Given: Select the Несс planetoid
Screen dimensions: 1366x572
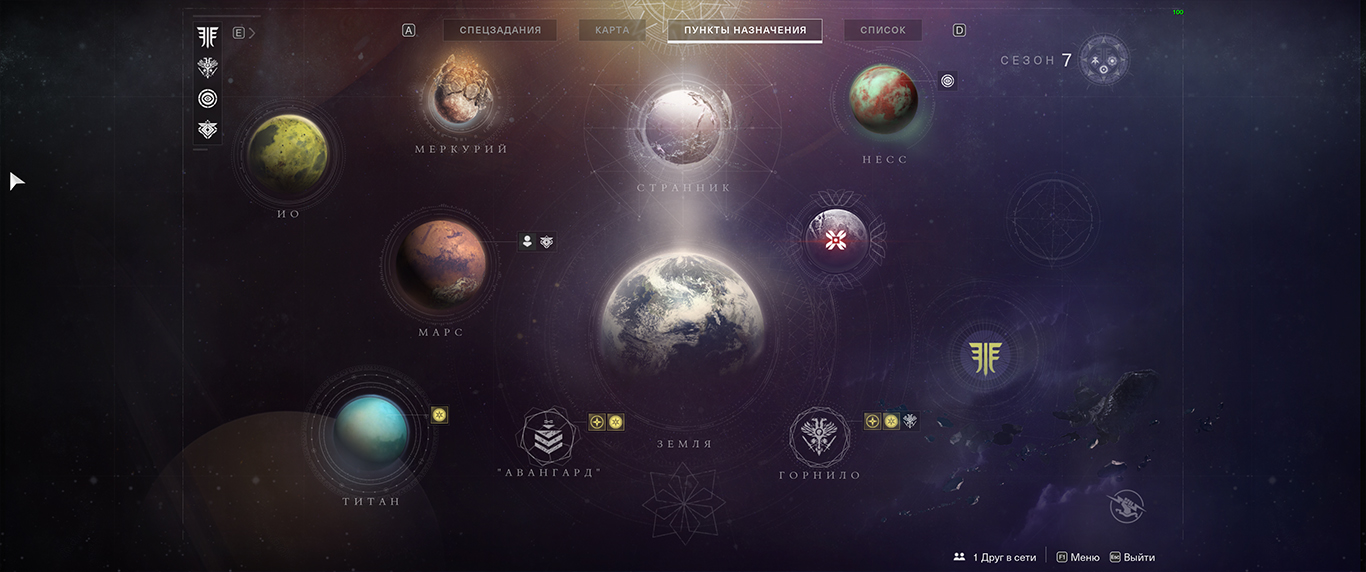Looking at the screenshot, I should pyautogui.click(x=883, y=98).
